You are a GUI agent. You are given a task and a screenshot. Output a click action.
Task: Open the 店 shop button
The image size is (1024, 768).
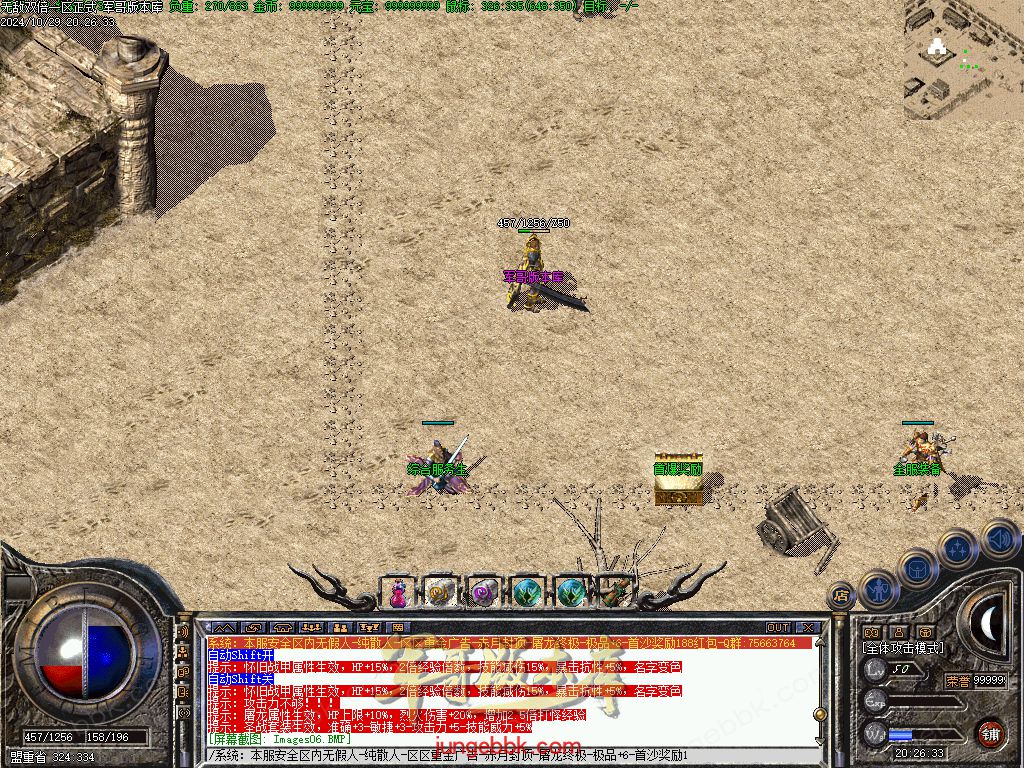point(841,596)
